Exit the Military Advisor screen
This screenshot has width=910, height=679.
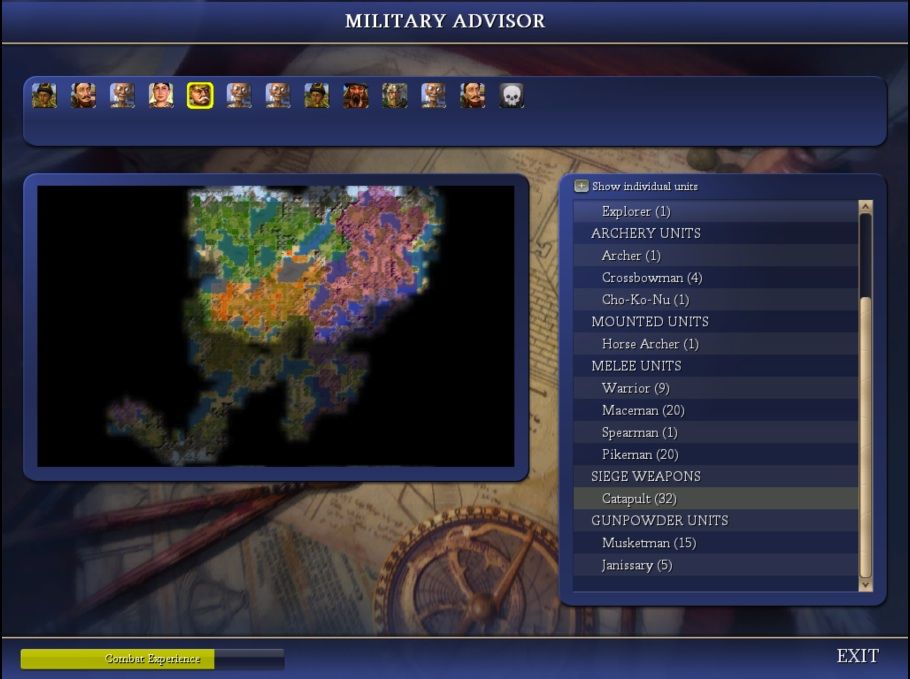coord(857,656)
